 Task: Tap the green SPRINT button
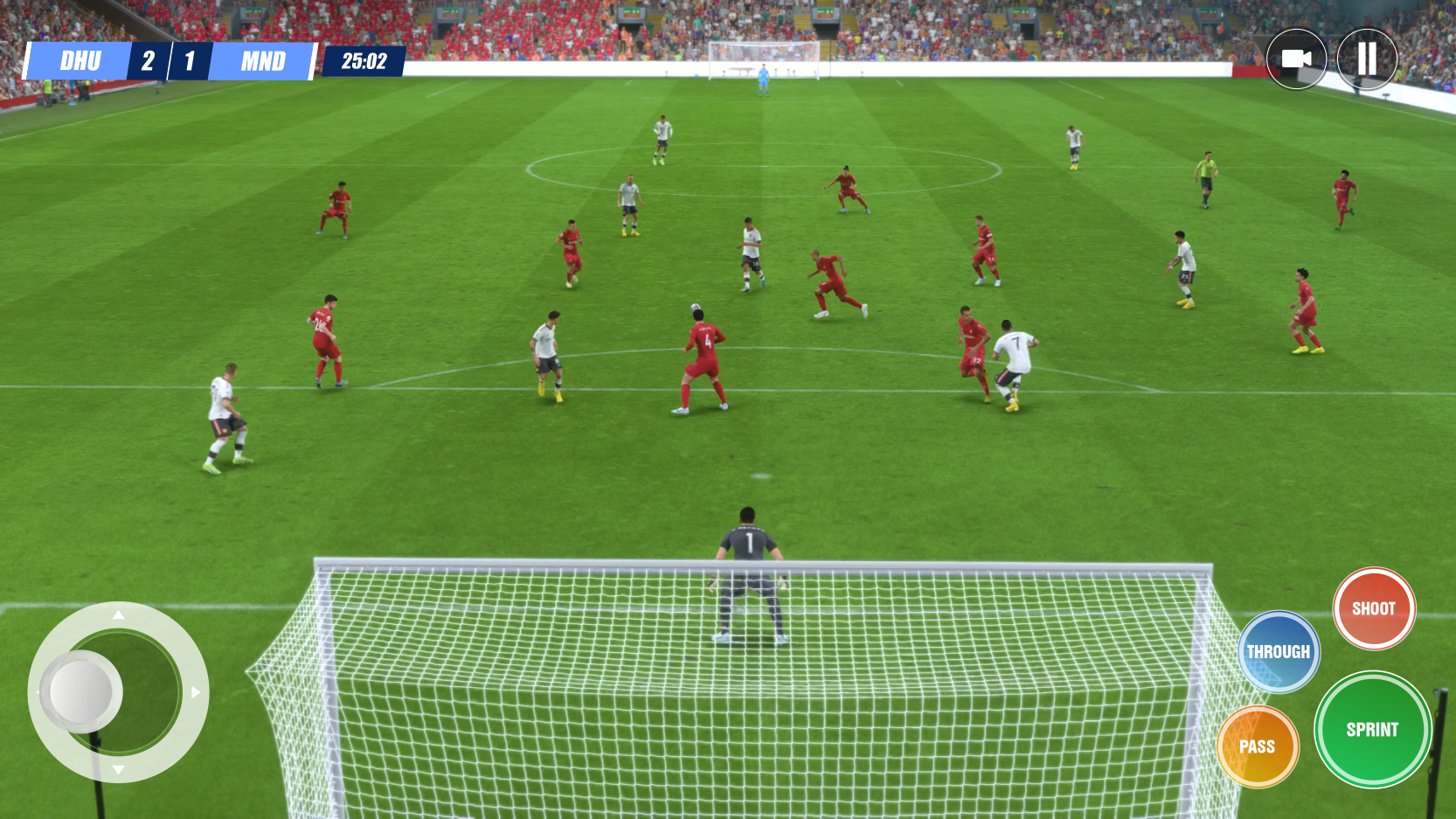[x=1374, y=730]
